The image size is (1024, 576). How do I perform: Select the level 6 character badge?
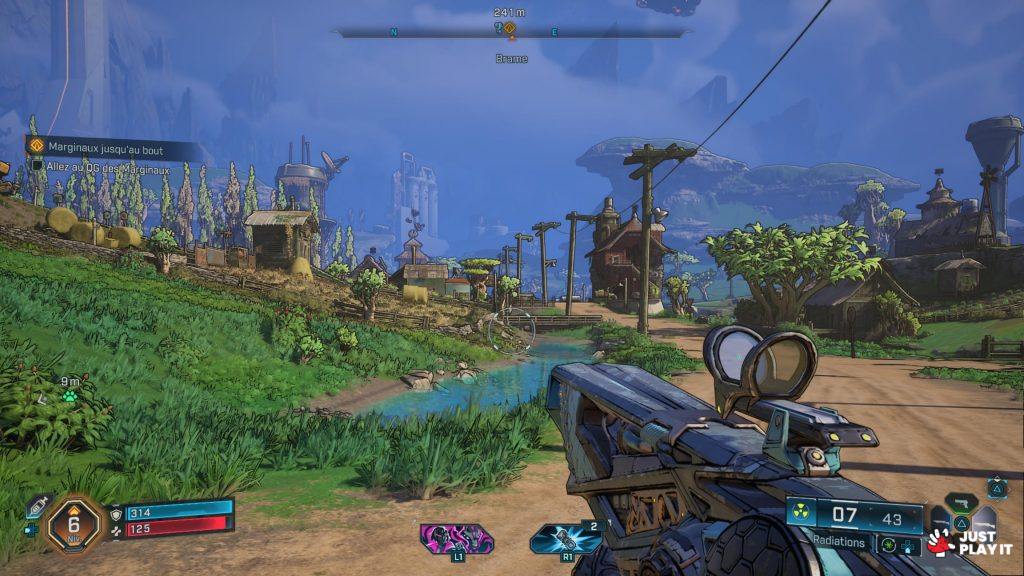pos(74,521)
